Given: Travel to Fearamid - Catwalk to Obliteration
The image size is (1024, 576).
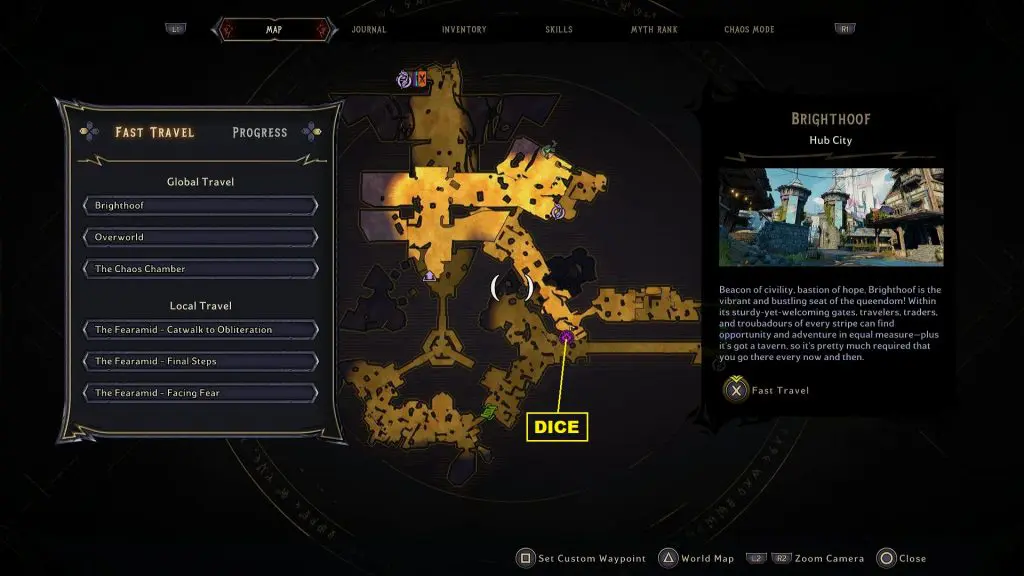Looking at the screenshot, I should point(201,330).
